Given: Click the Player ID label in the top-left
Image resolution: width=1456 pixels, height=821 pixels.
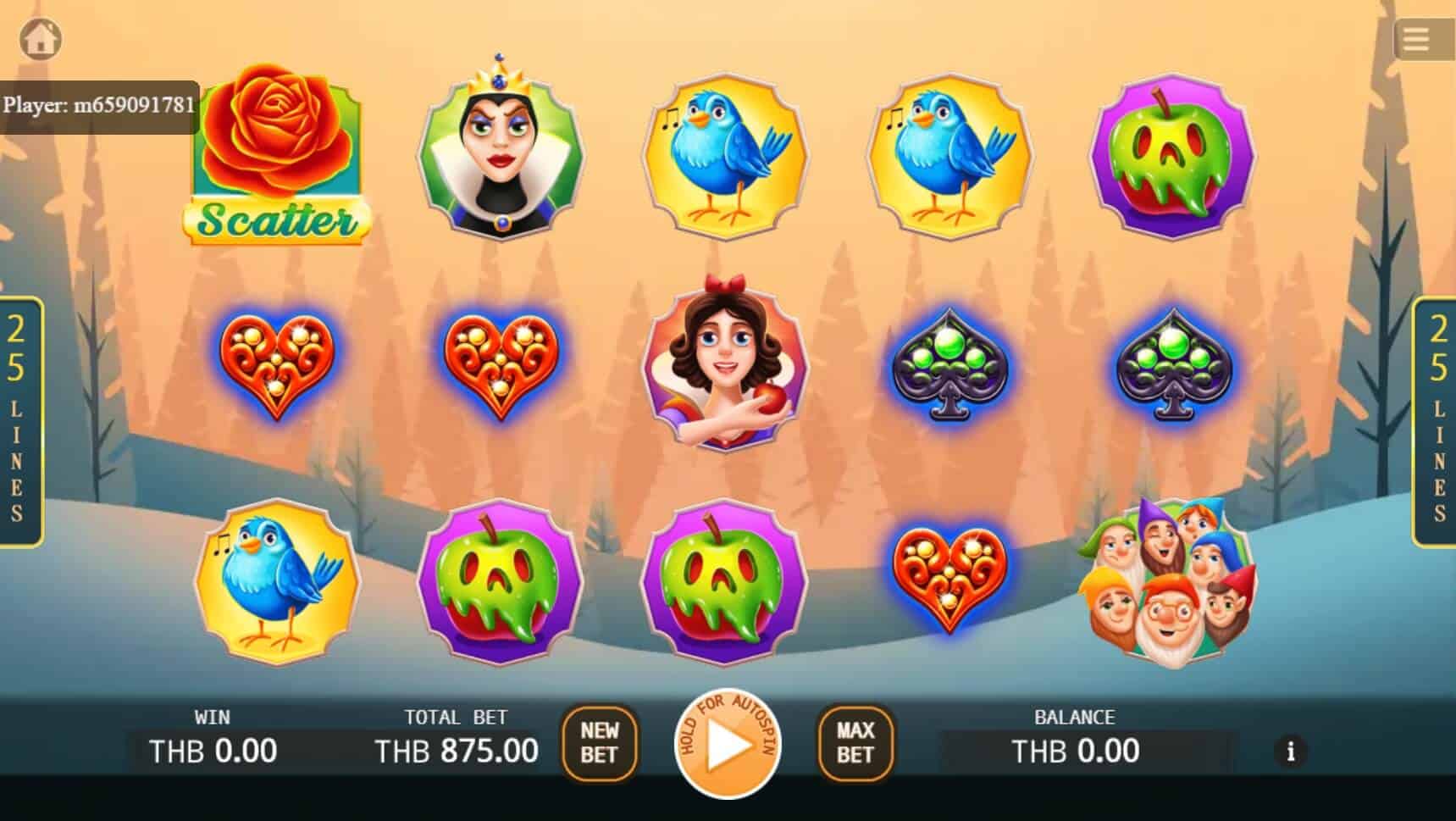Looking at the screenshot, I should coord(97,103).
